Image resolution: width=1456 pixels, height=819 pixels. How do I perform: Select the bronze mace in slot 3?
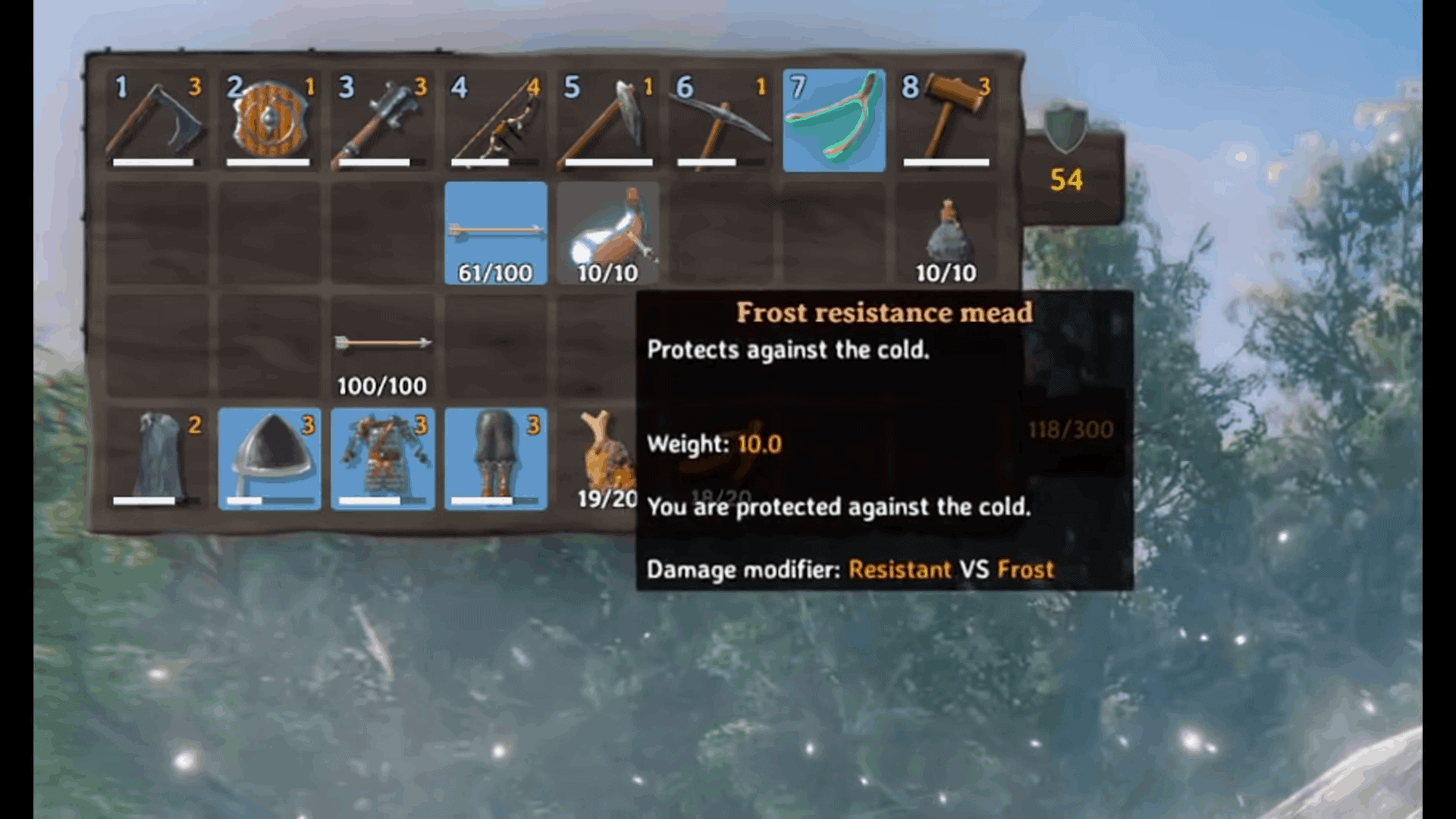[383, 120]
